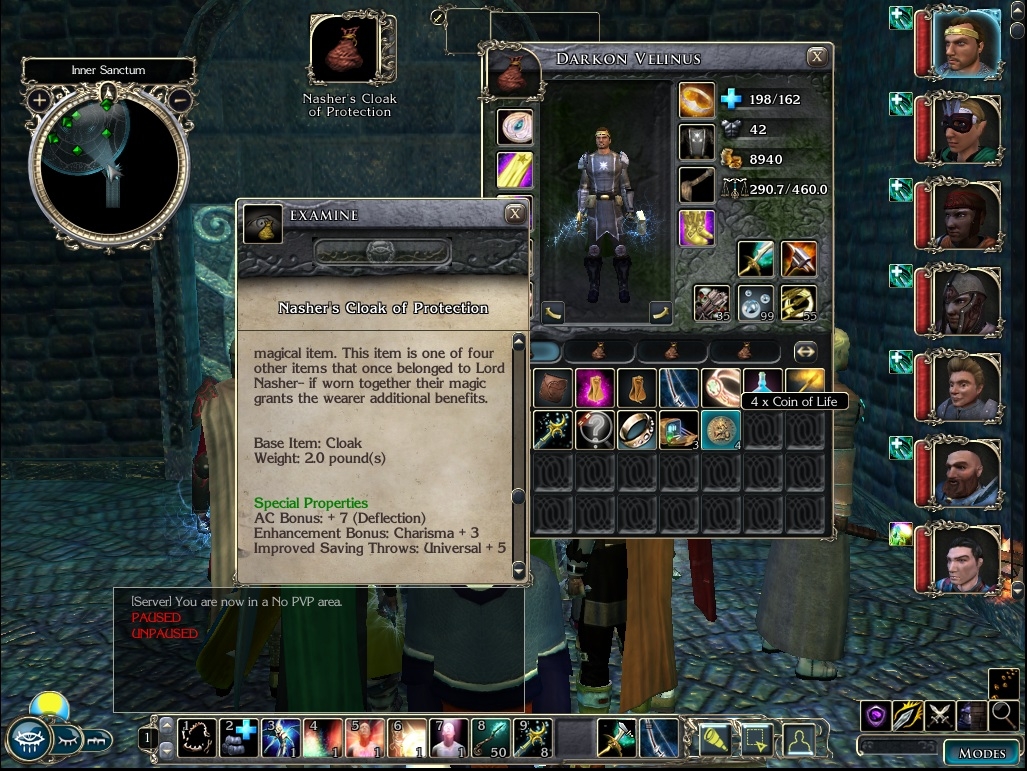Screen dimensions: 1027x771
Task: Select the helmeted party member portrait
Action: click(x=967, y=299)
